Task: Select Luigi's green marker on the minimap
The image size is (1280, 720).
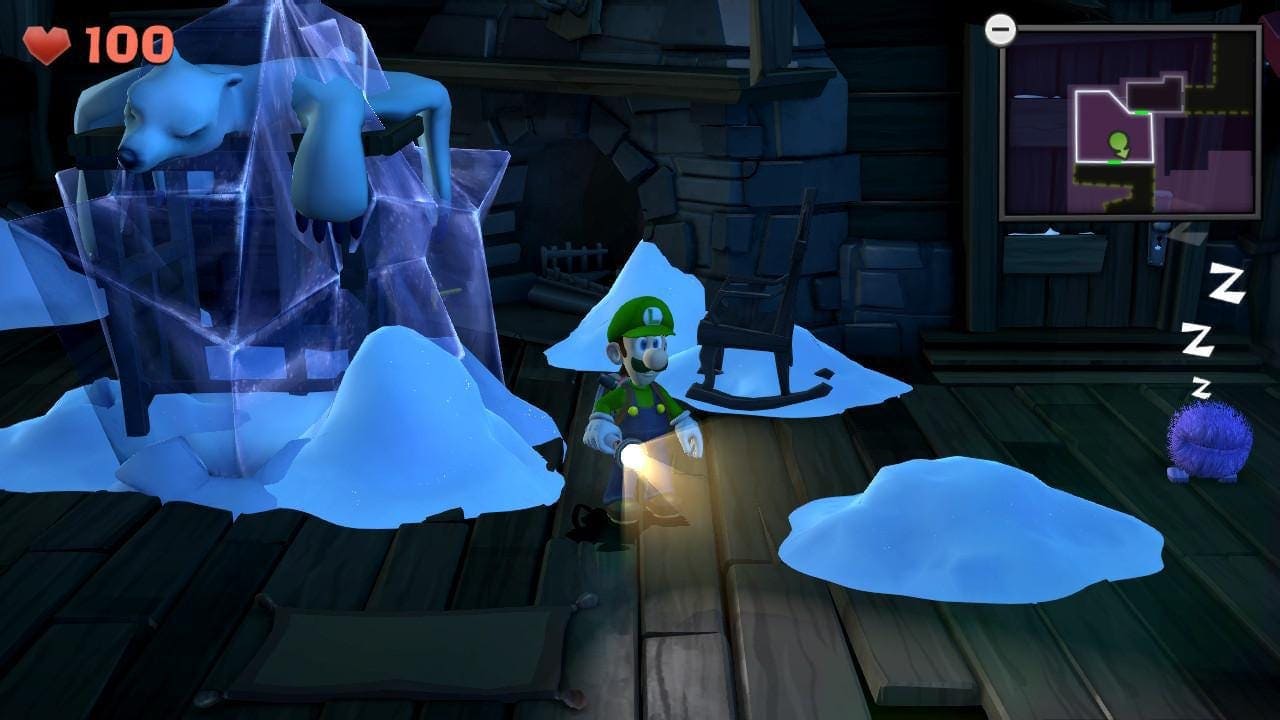Action: pyautogui.click(x=1120, y=145)
